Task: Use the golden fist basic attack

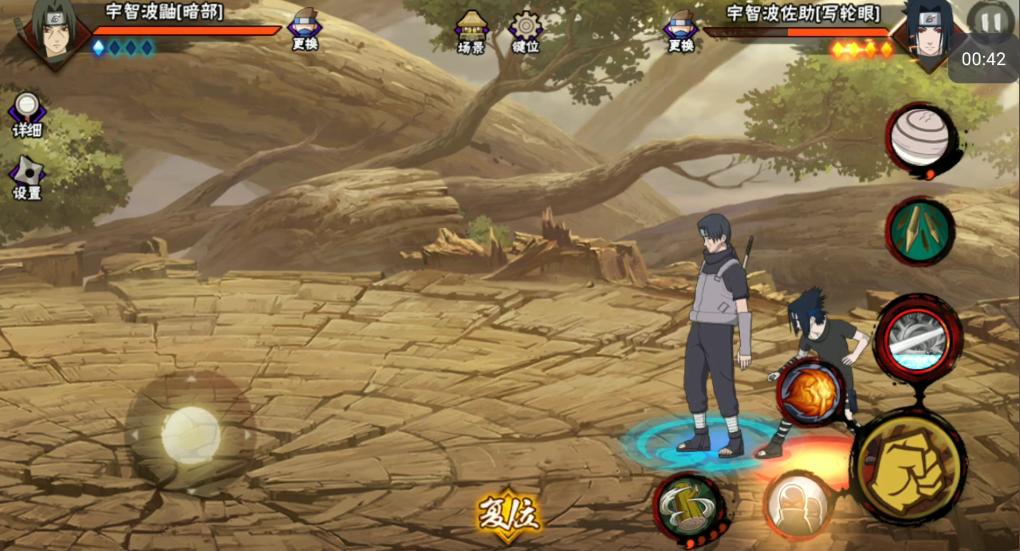Action: [909, 465]
